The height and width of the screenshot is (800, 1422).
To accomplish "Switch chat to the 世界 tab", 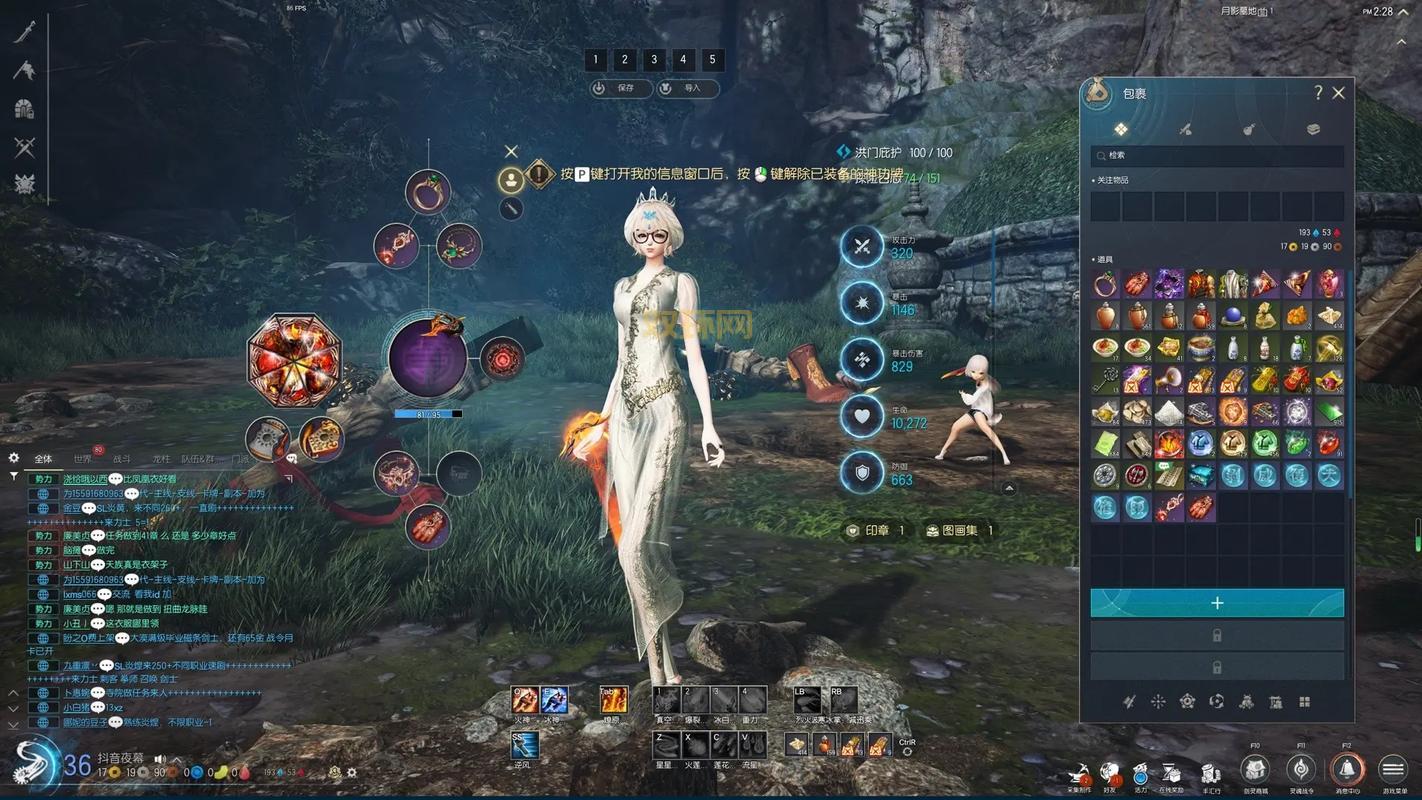I will tap(83, 459).
